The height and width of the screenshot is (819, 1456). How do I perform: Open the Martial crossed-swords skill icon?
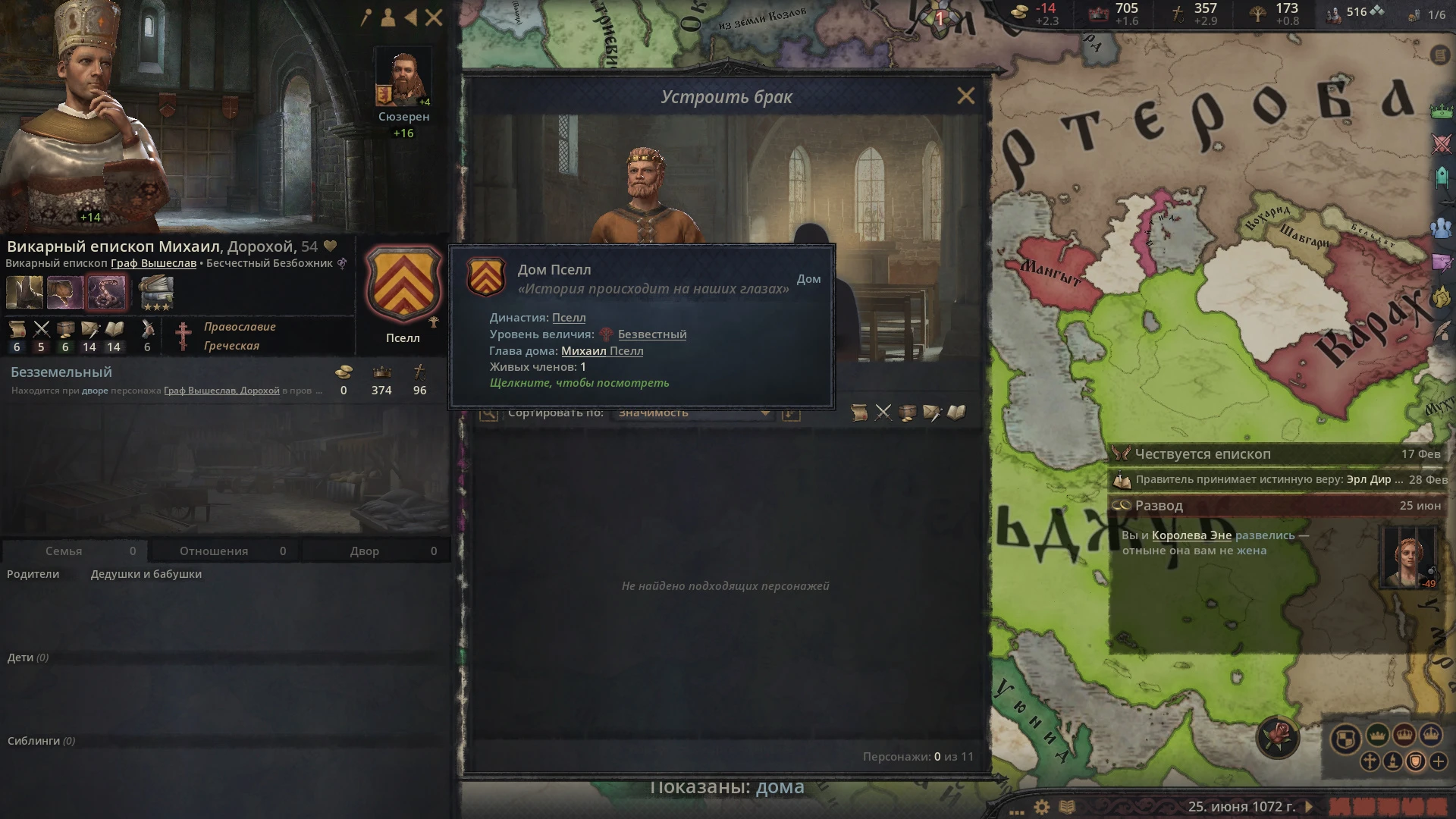point(42,331)
